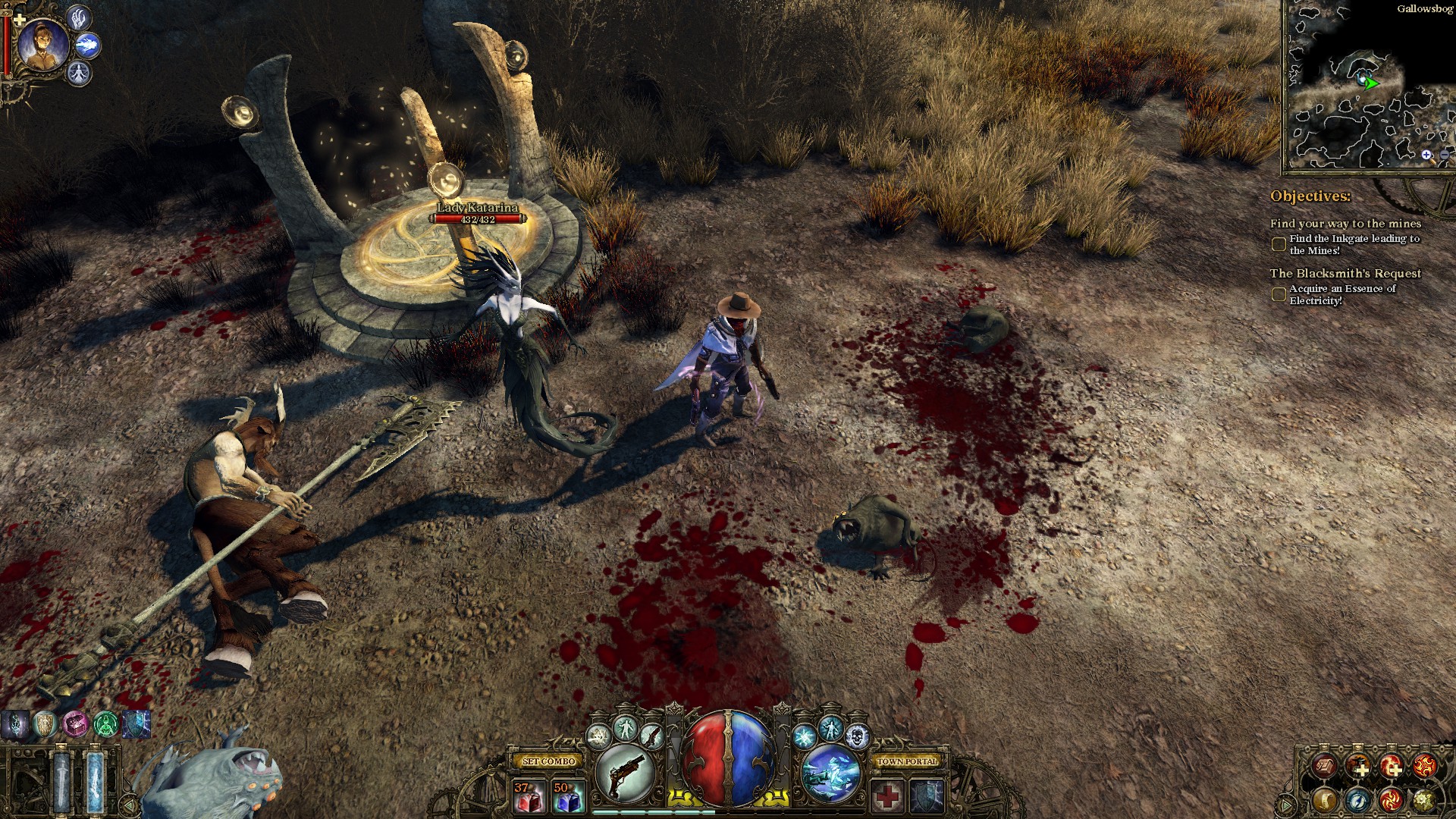Image resolution: width=1456 pixels, height=819 pixels.
Task: Select Katarina's blue spirit blast ability
Action: pyautogui.click(x=87, y=45)
